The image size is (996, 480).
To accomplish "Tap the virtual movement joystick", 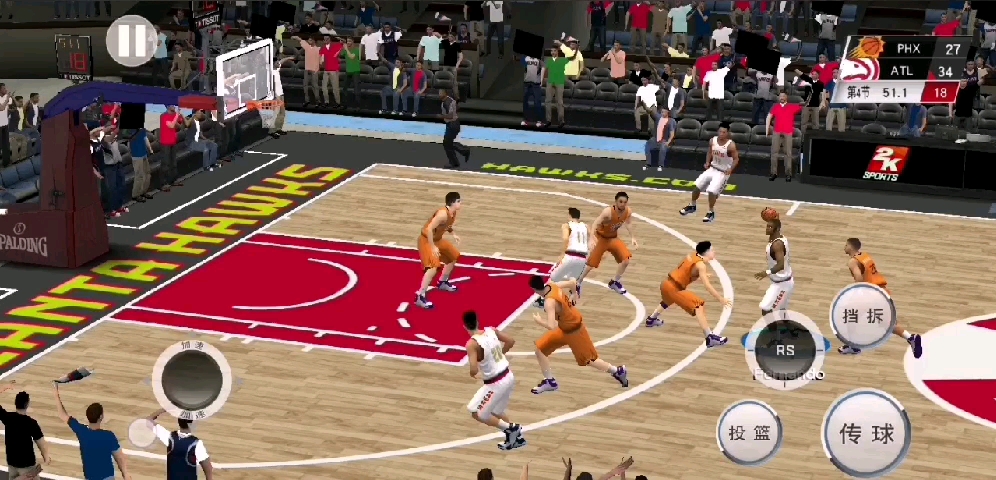I will tap(190, 378).
